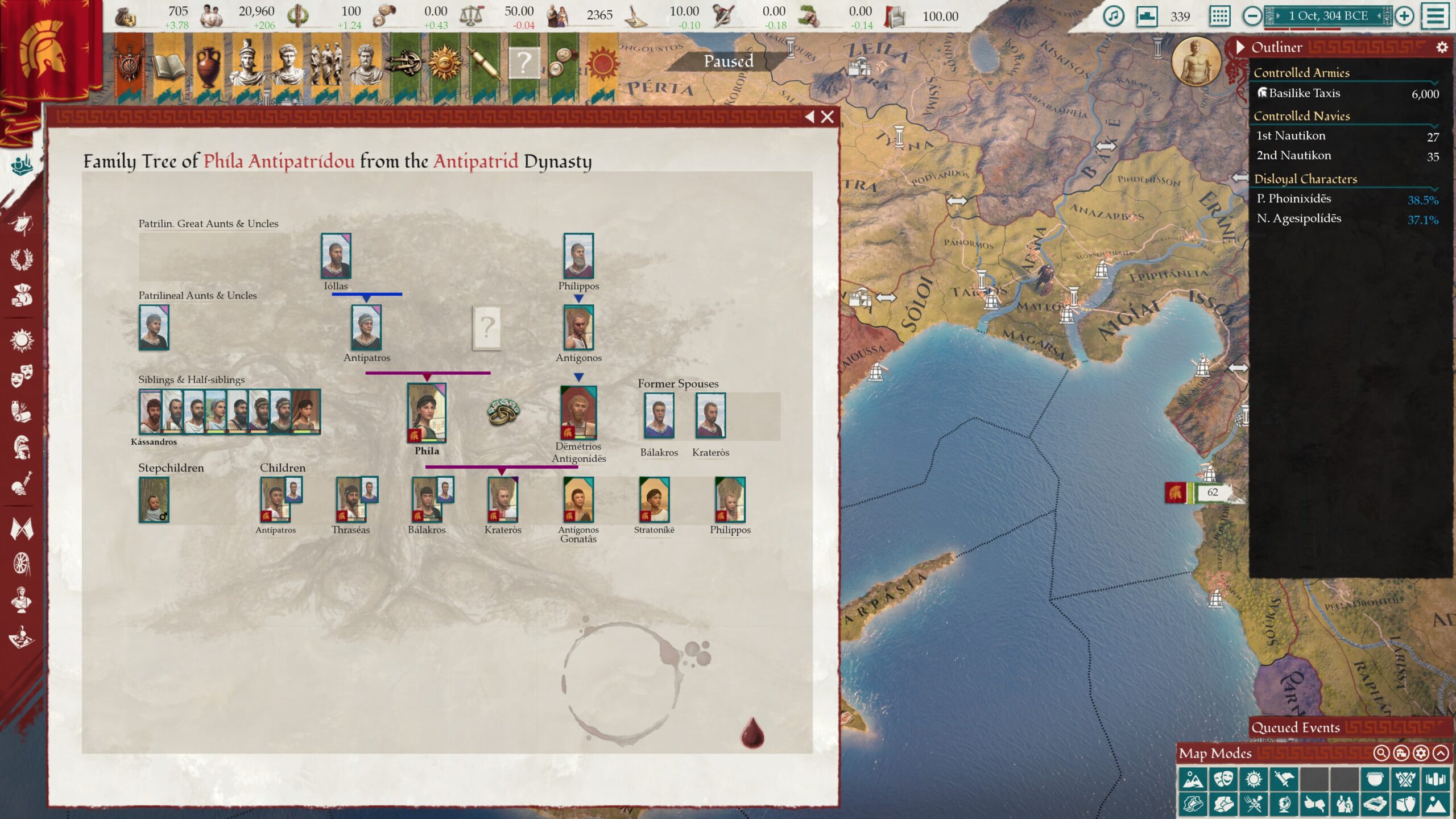This screenshot has width=1456, height=819.
Task: Click the stepchild baby portrait
Action: (x=154, y=499)
